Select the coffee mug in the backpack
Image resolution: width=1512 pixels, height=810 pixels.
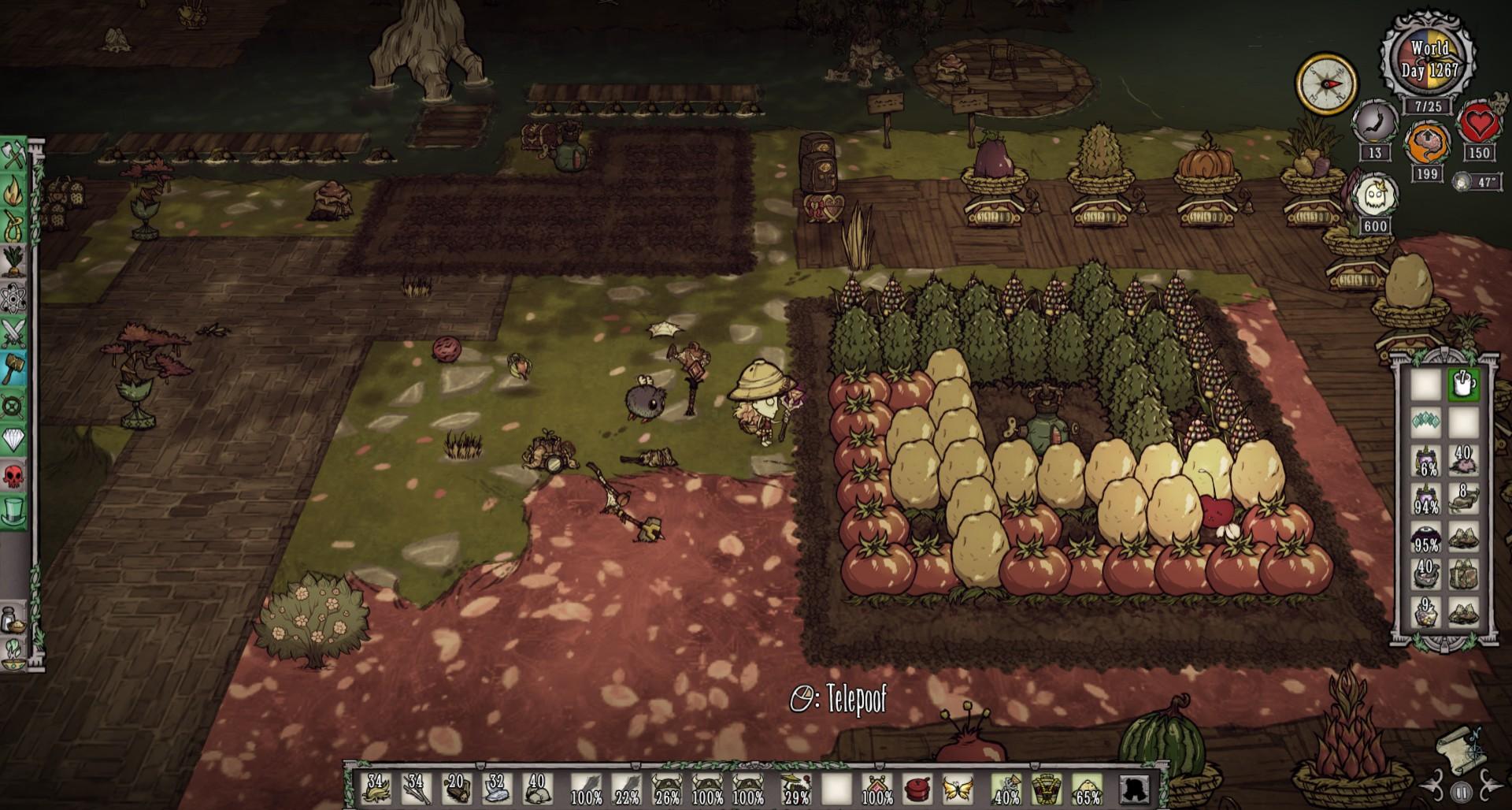(1464, 385)
